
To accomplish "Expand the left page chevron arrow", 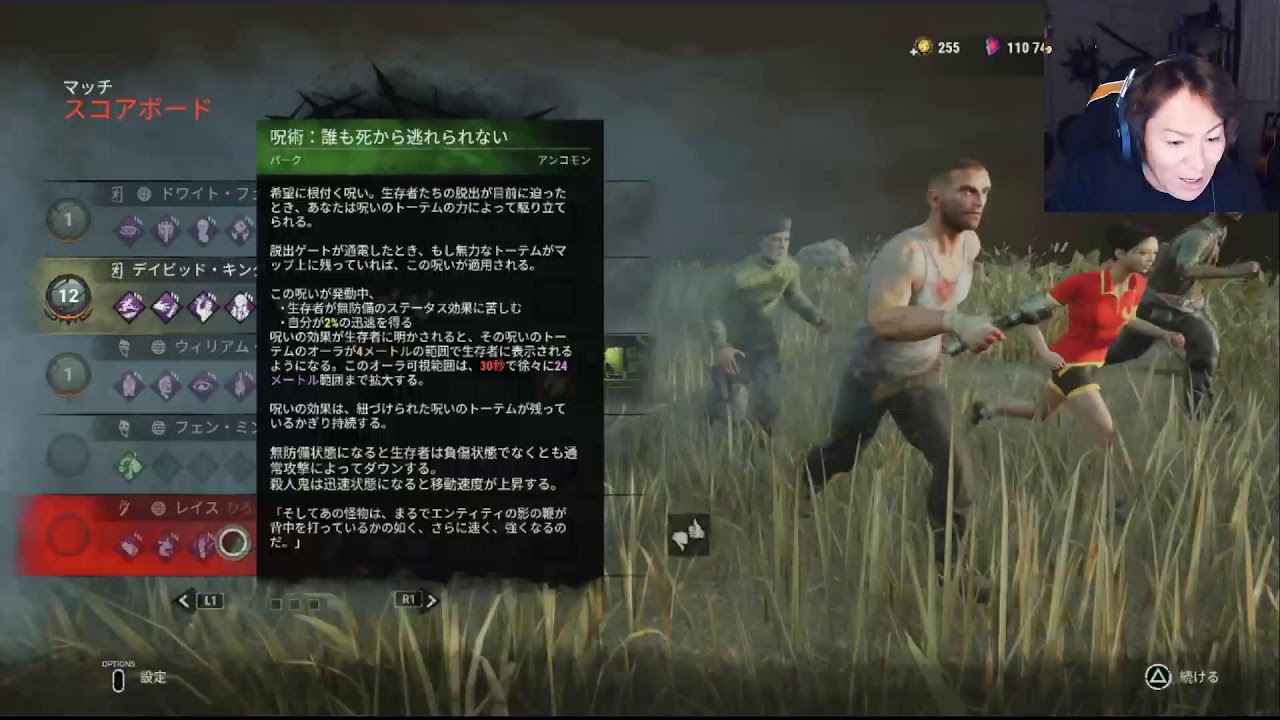I will (x=183, y=601).
